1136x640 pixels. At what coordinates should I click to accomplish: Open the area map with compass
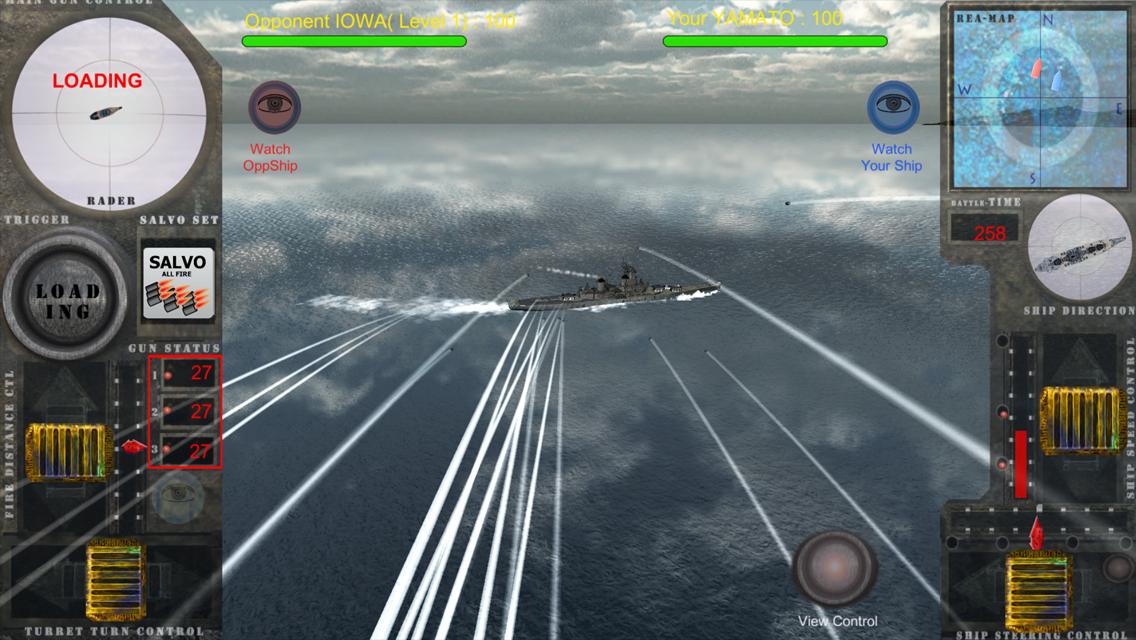click(x=1038, y=98)
